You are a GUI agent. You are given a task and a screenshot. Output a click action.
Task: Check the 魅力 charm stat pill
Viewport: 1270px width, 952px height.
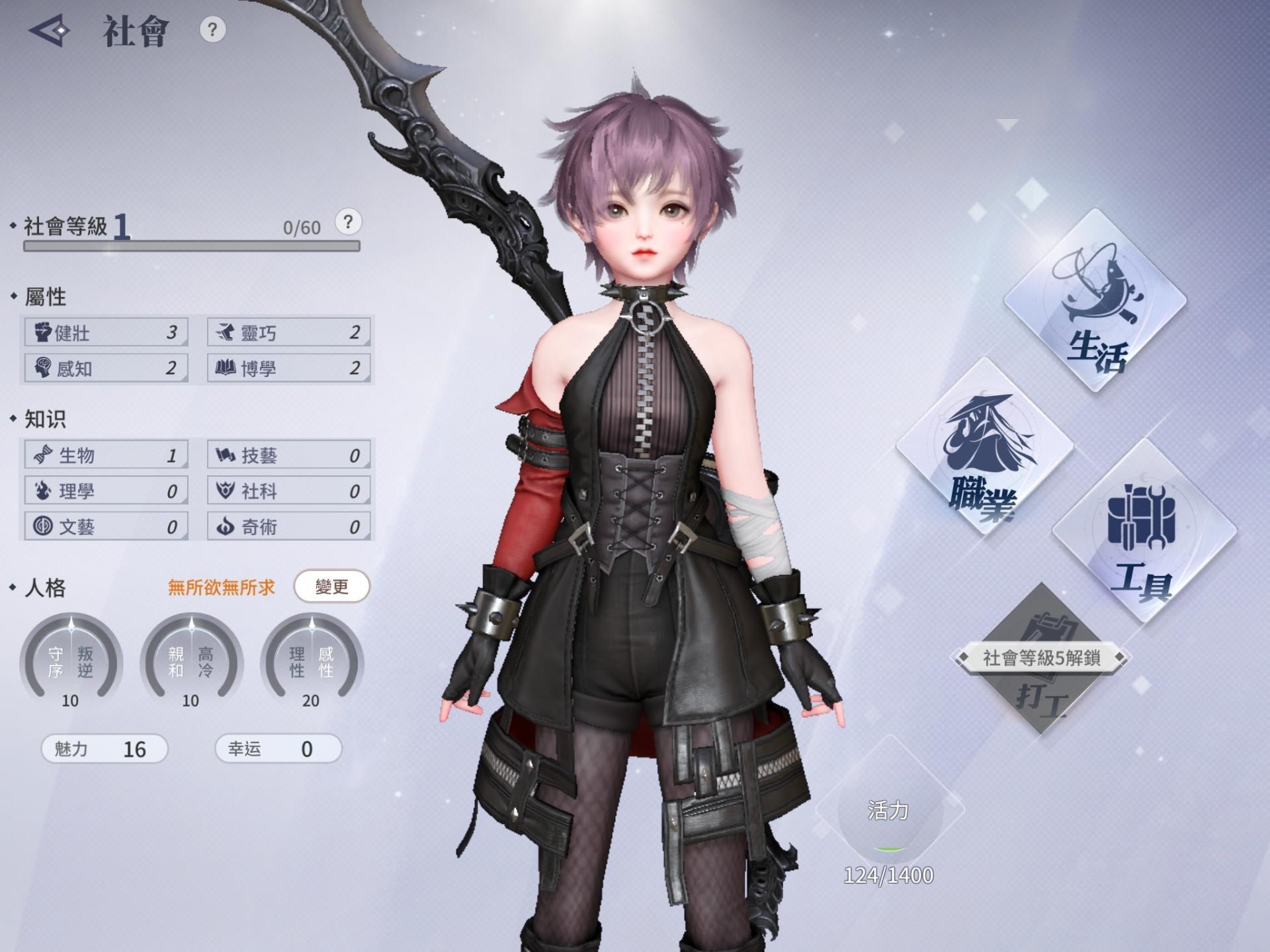(105, 749)
